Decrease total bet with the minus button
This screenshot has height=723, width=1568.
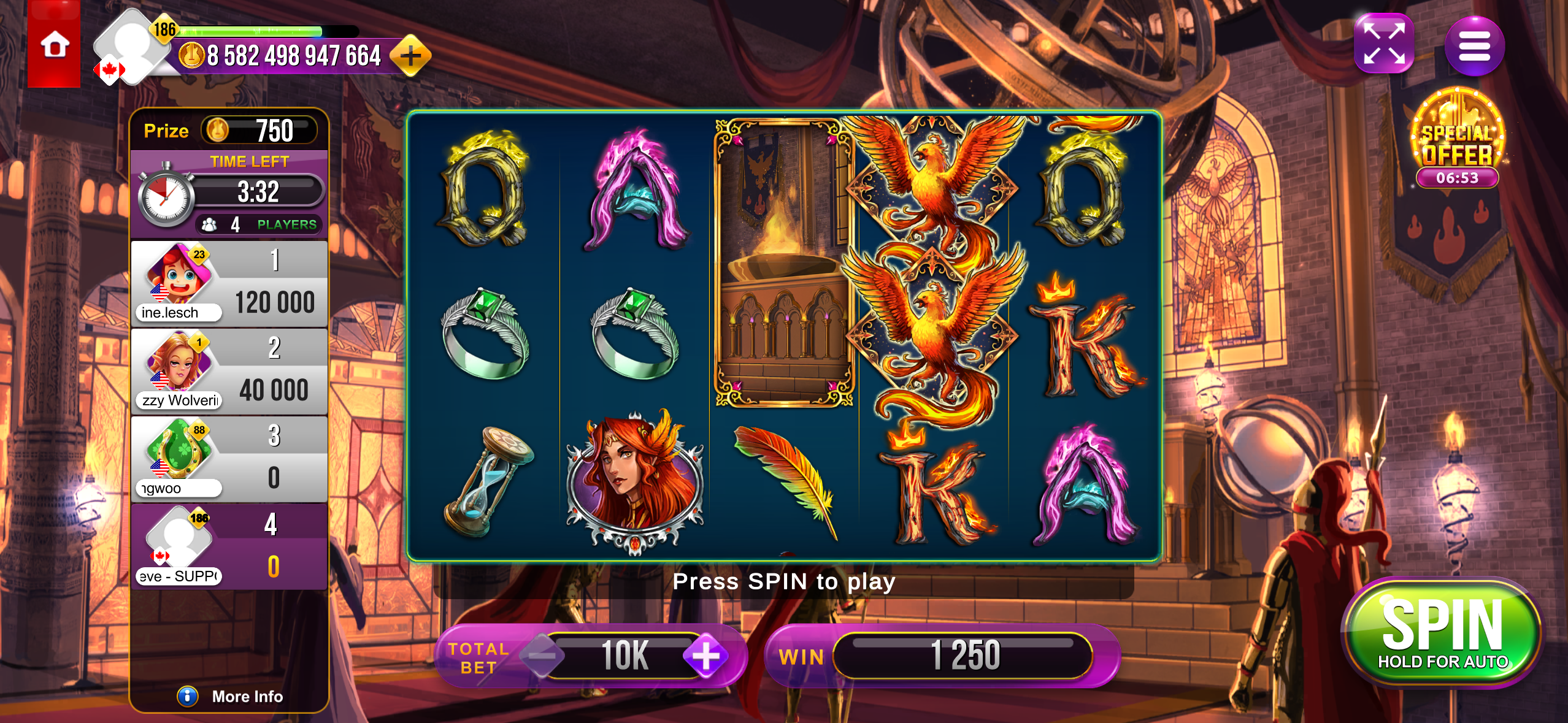(x=541, y=656)
